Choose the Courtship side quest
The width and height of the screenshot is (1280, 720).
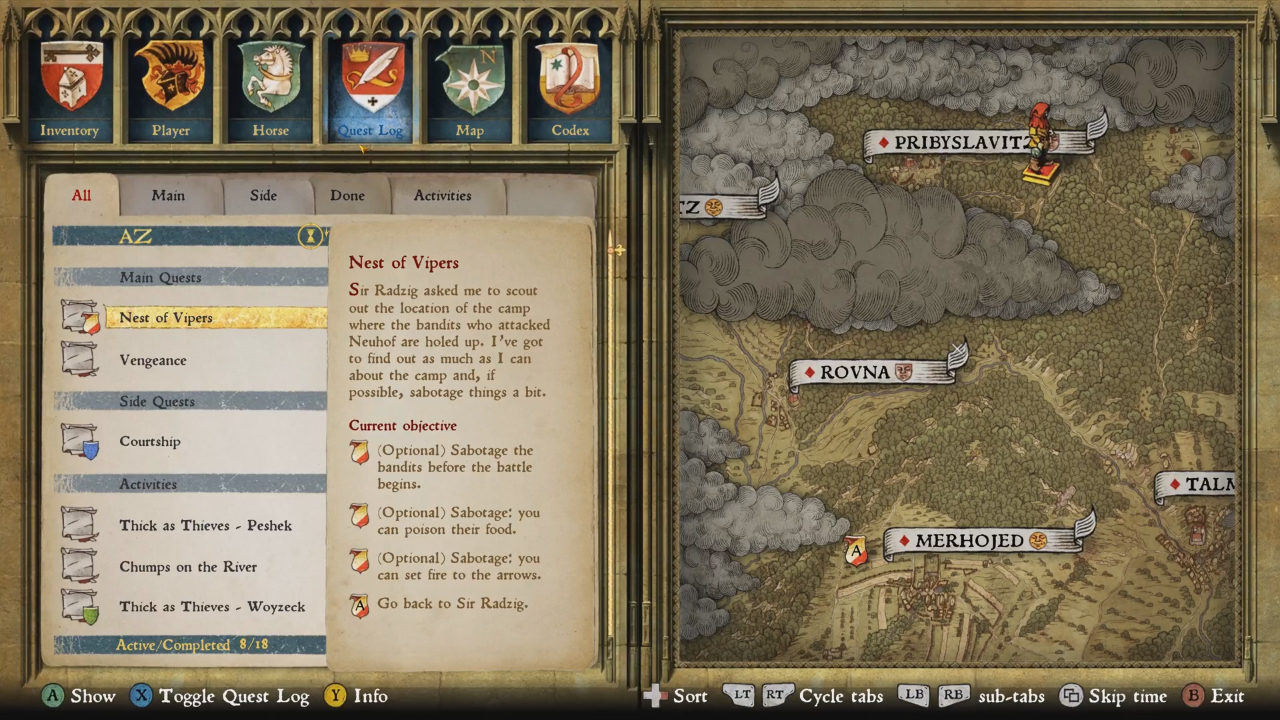tap(150, 441)
